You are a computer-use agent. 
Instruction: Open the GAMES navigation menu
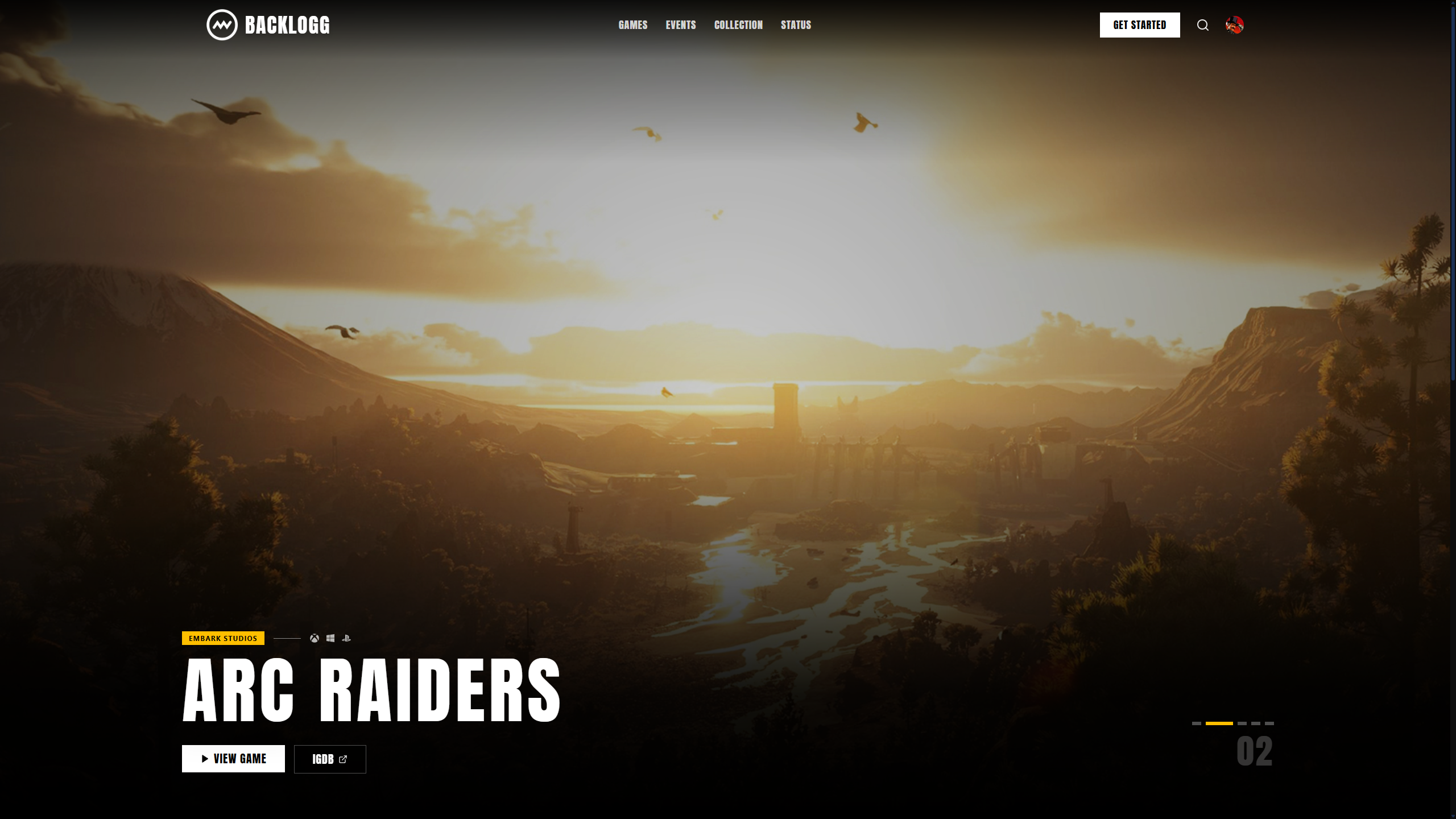pyautogui.click(x=633, y=24)
